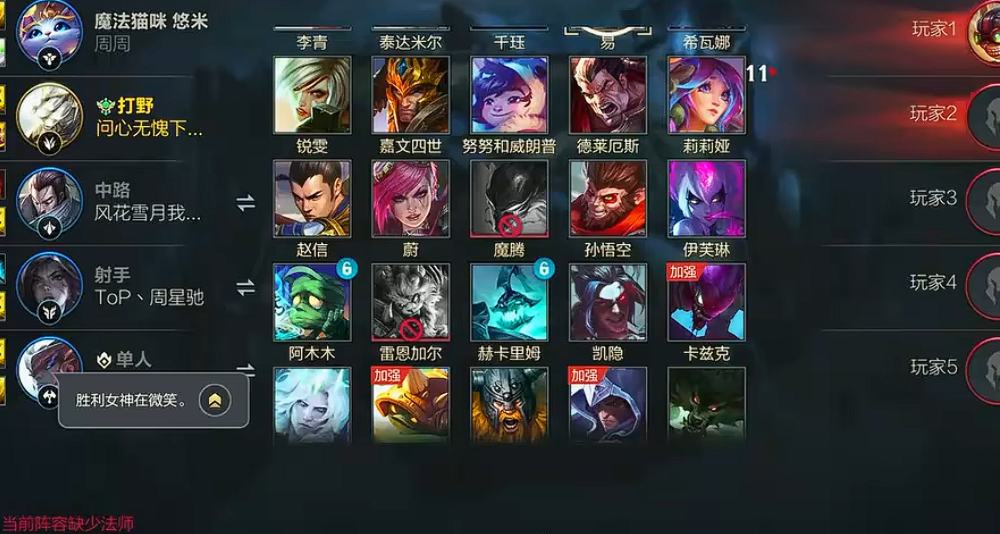Select Darius (德莱厄斯) champion tile
The height and width of the screenshot is (534, 1000).
(x=608, y=95)
